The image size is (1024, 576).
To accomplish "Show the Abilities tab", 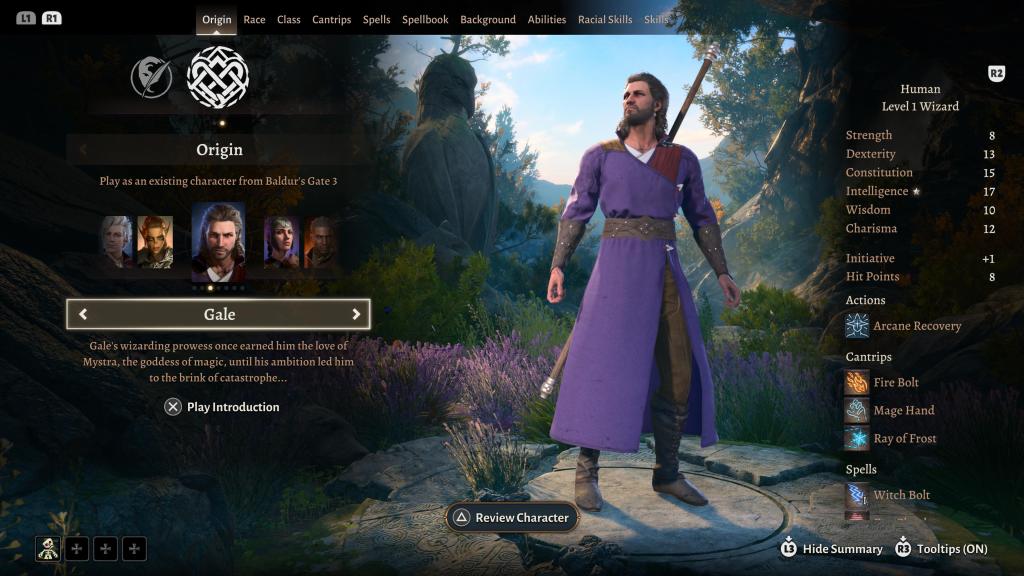I will pos(547,20).
